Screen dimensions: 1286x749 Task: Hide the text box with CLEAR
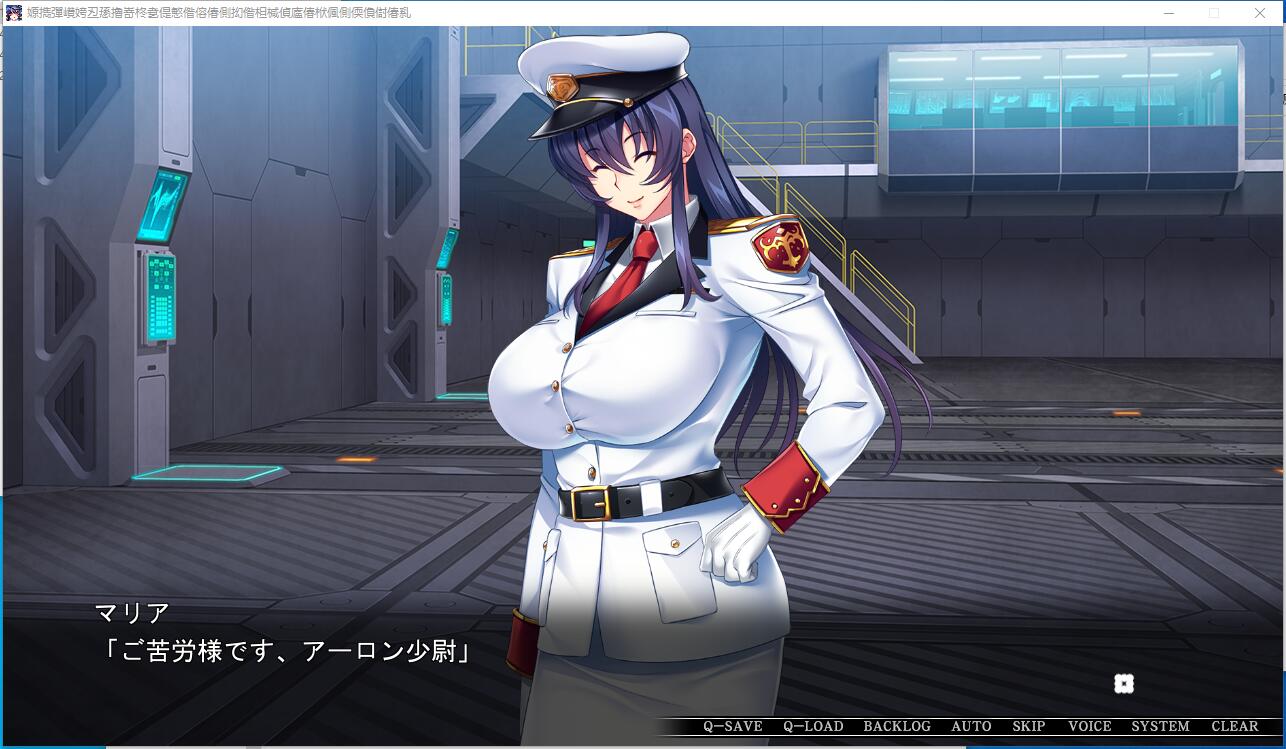pyautogui.click(x=1234, y=727)
